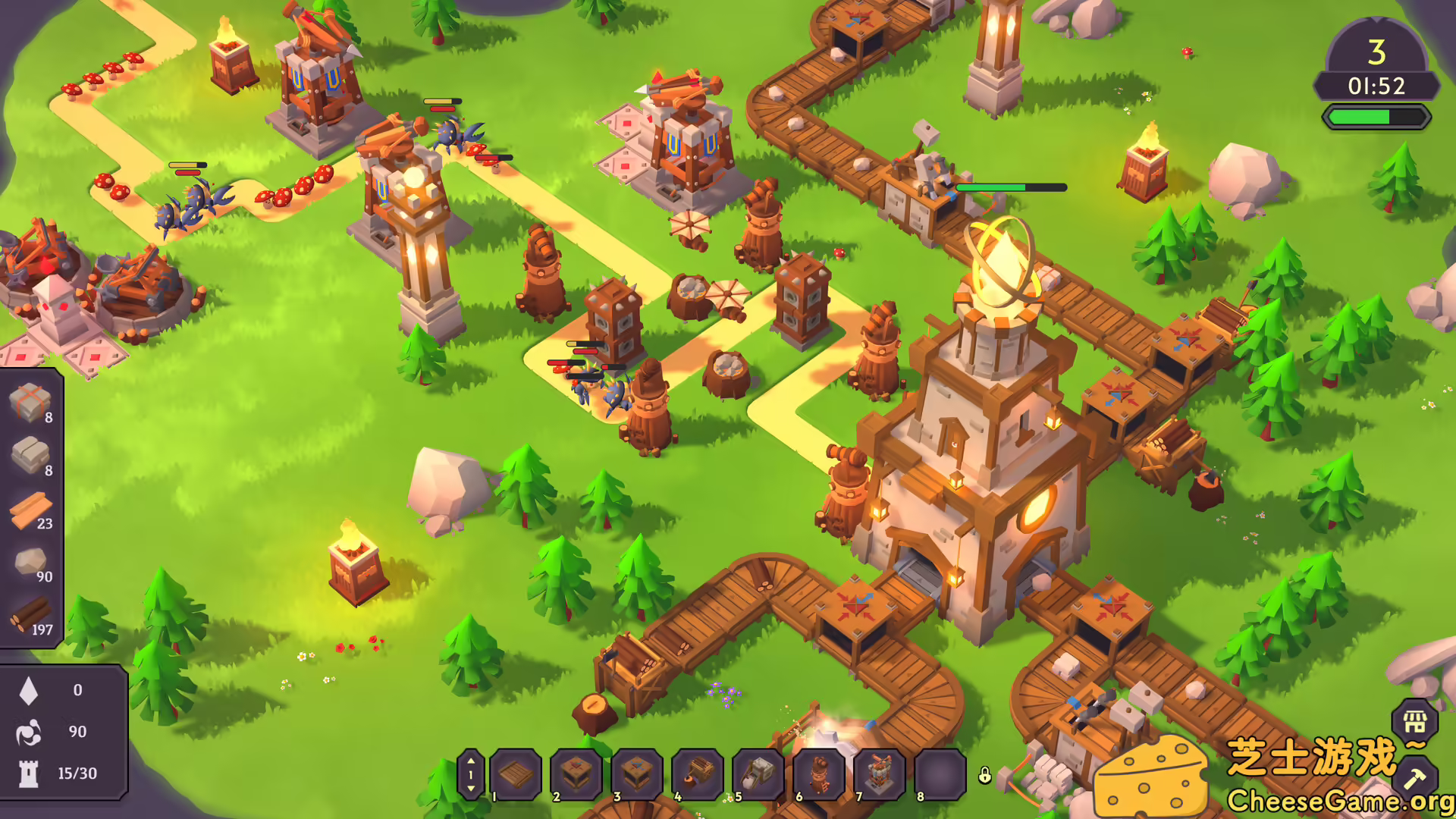Click the wood planks resource icon
Image resolution: width=1456 pixels, height=819 pixels.
click(30, 510)
